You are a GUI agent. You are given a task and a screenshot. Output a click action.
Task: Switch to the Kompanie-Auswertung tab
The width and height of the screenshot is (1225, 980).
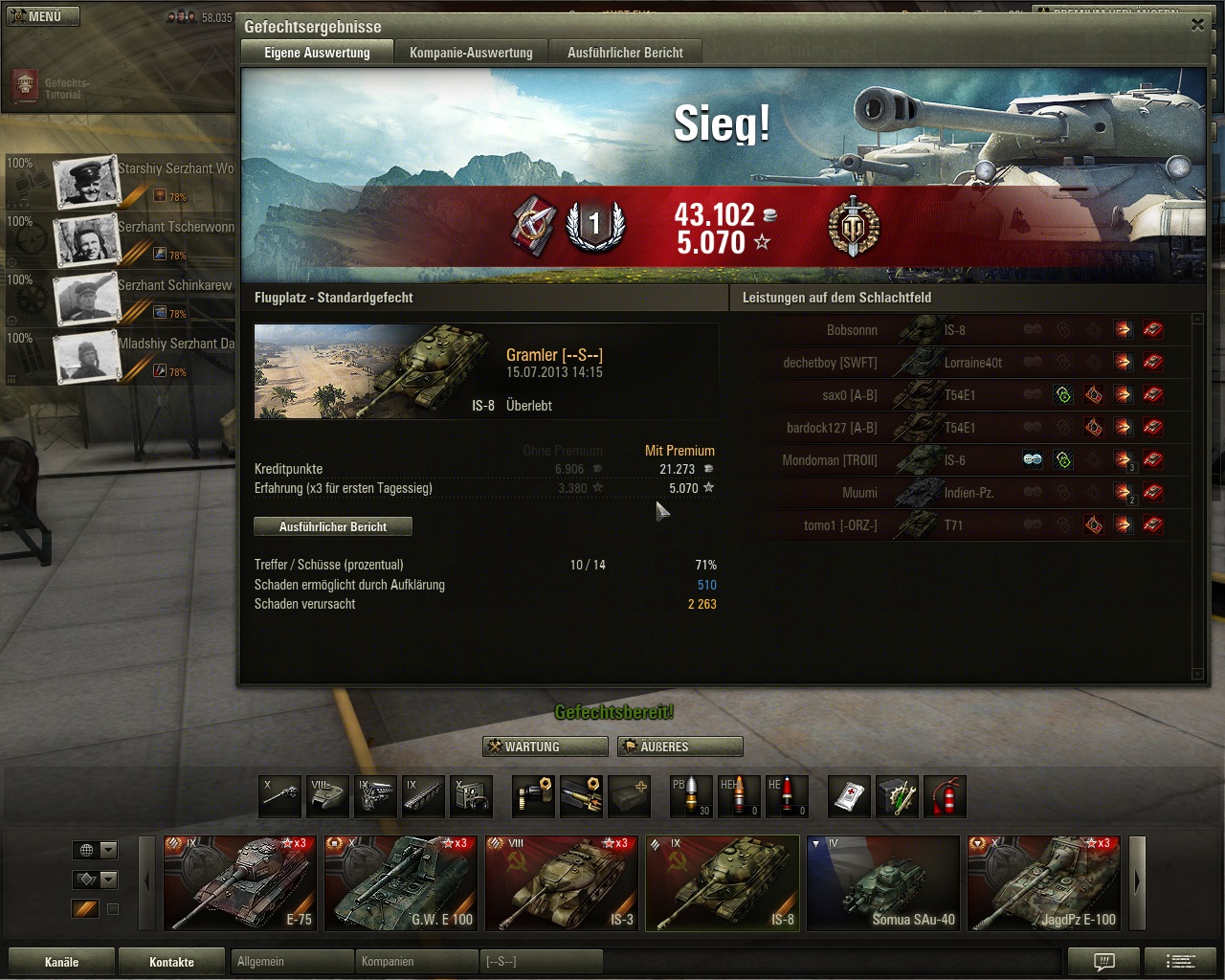click(471, 53)
